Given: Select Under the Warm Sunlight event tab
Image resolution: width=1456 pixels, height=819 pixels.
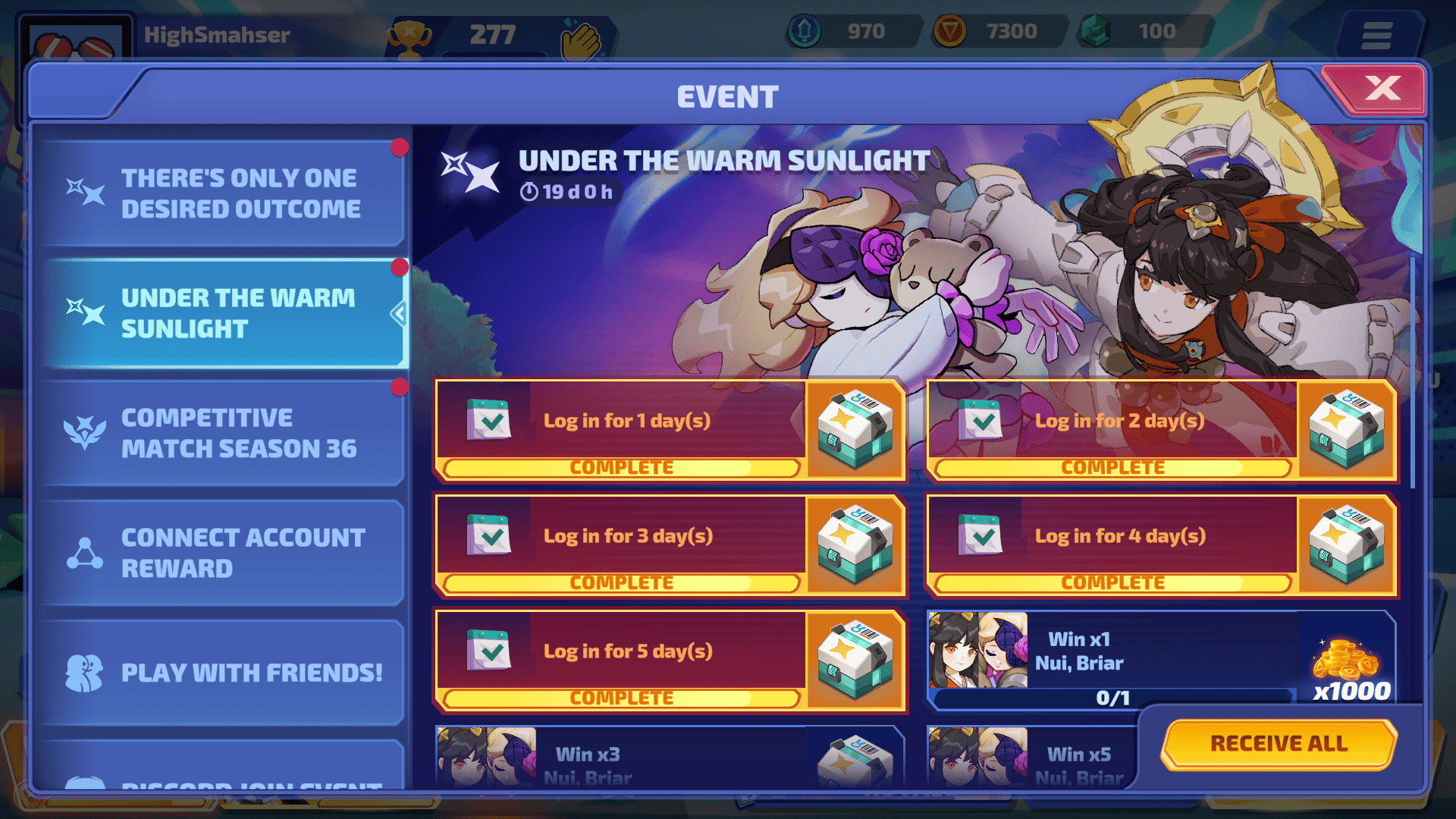Looking at the screenshot, I should pos(223,313).
